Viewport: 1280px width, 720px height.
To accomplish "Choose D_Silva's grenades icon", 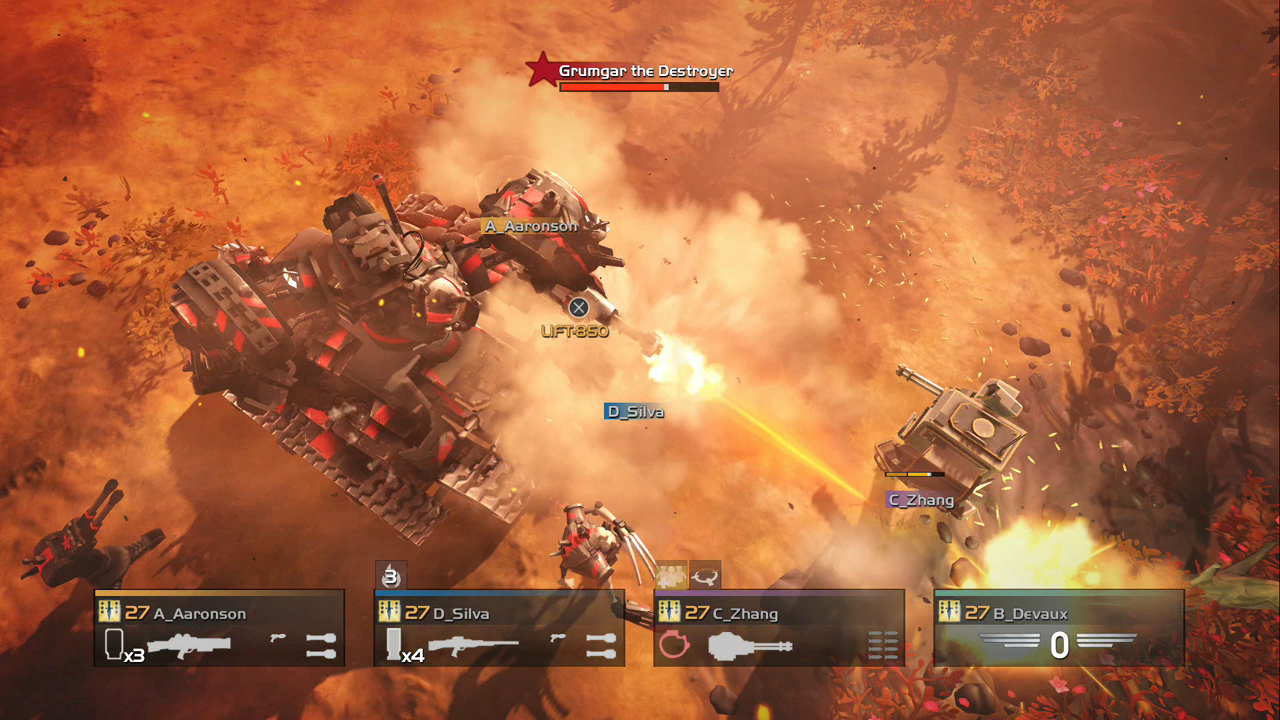I will pos(600,645).
